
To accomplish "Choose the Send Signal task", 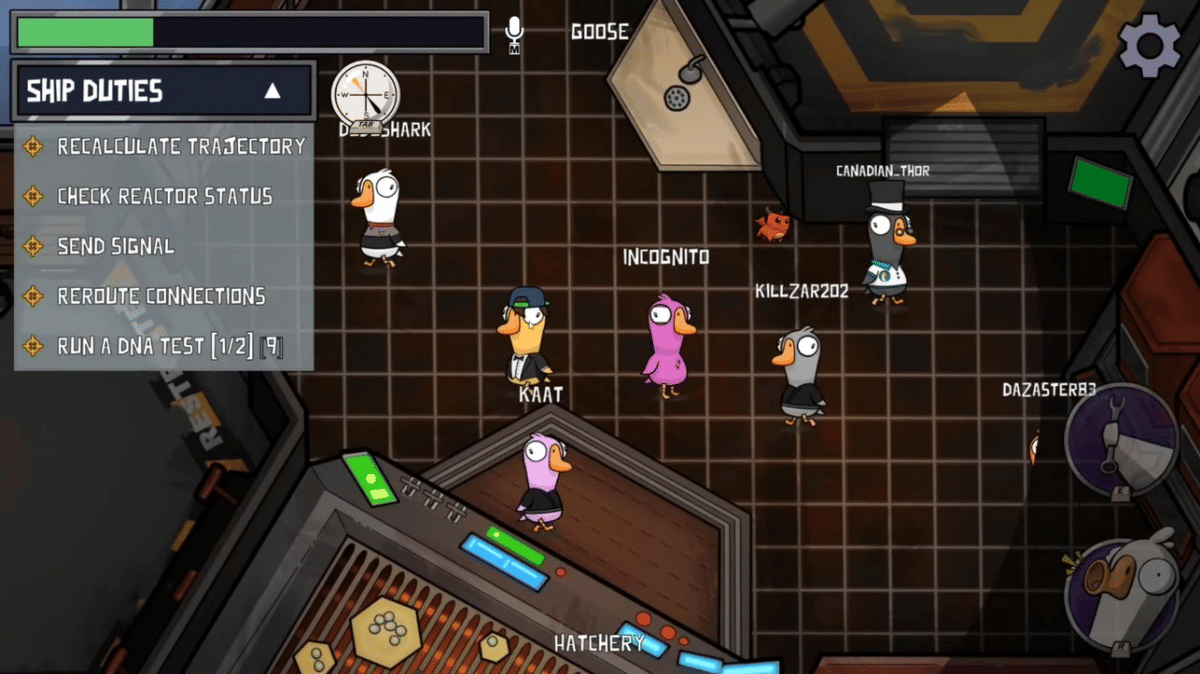I will click(115, 246).
